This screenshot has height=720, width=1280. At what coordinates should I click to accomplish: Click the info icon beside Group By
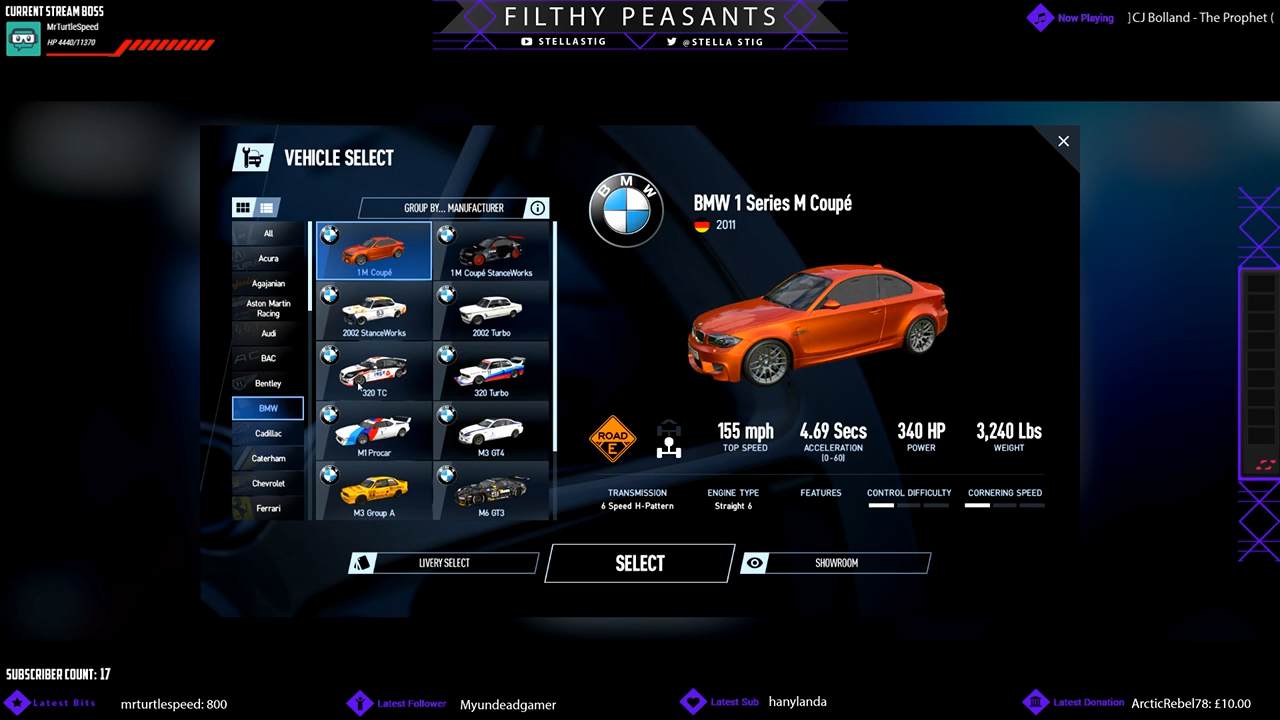coord(538,208)
